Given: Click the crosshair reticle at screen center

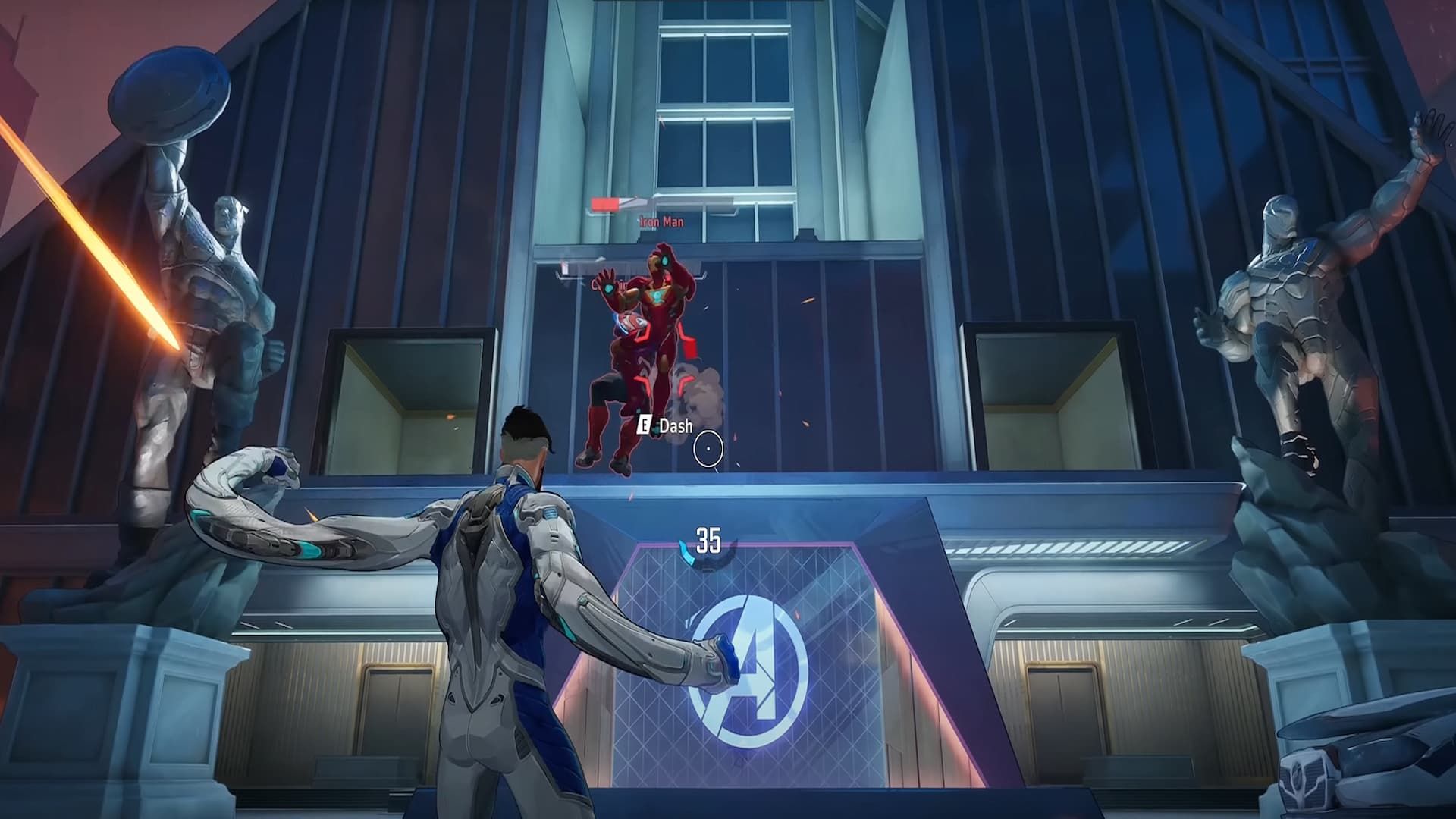Looking at the screenshot, I should click(708, 447).
